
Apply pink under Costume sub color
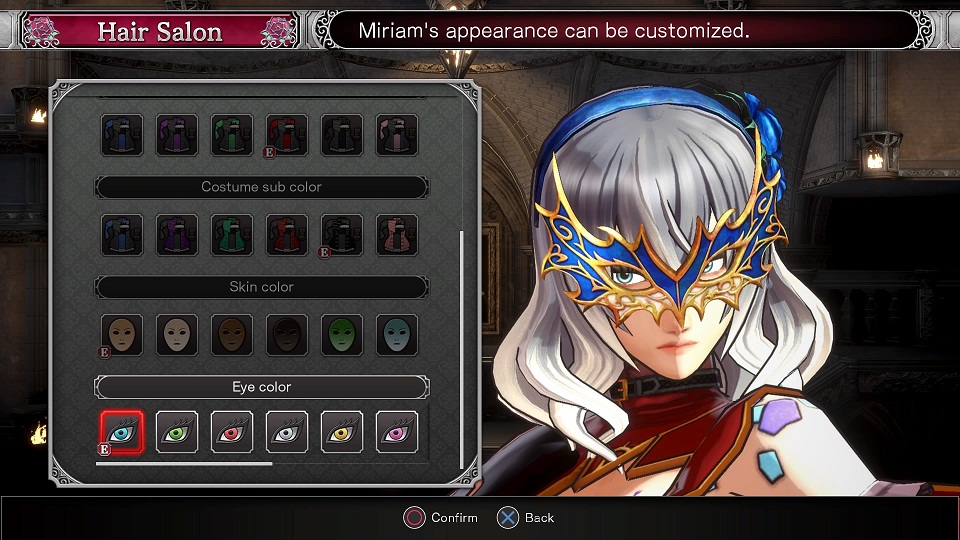[397, 235]
